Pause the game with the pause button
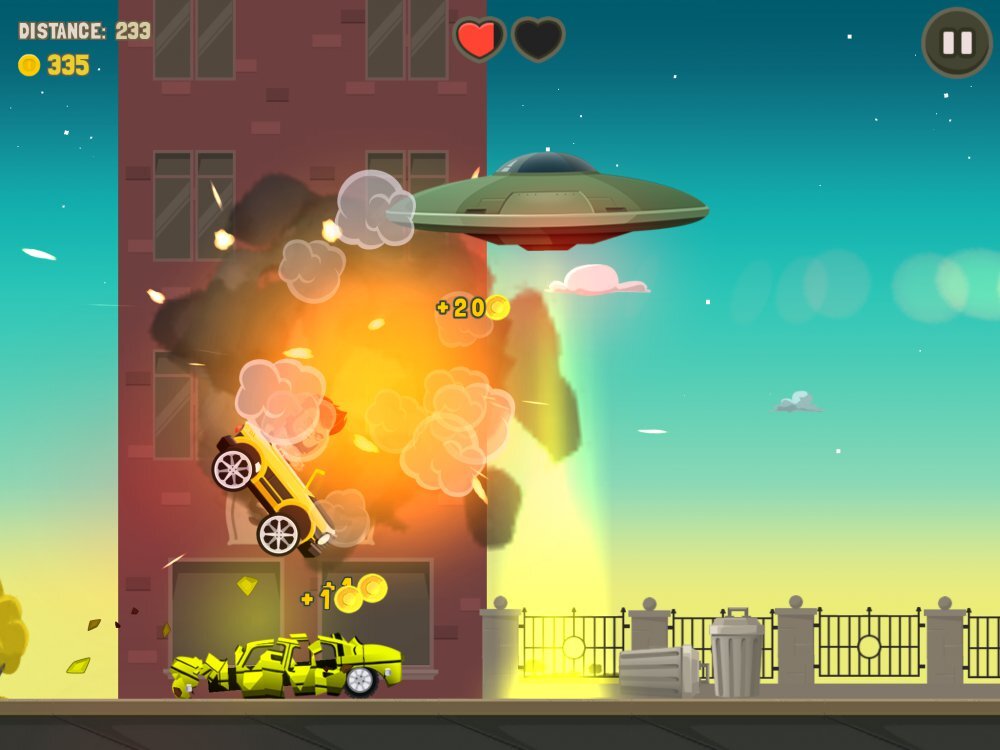The width and height of the screenshot is (1000, 750). [957, 43]
